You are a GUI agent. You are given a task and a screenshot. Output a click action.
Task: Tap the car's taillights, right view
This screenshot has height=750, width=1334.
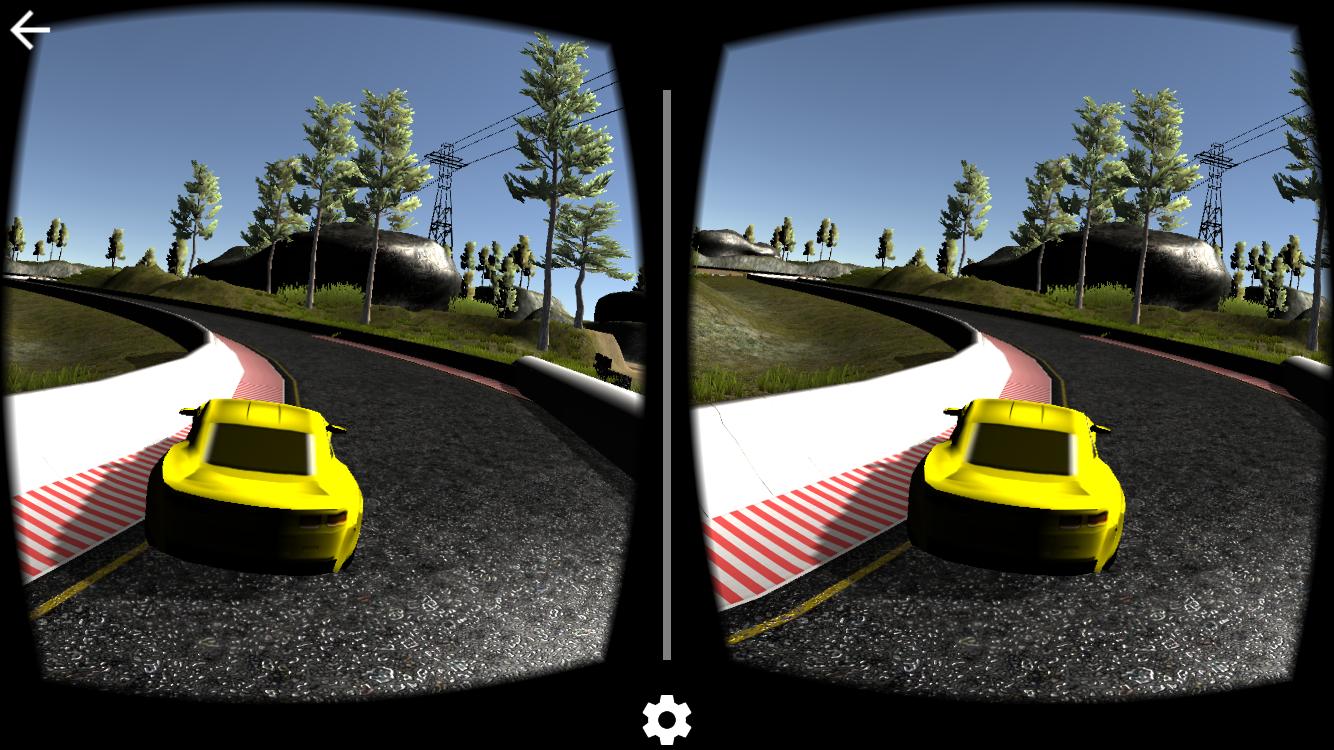point(1080,520)
